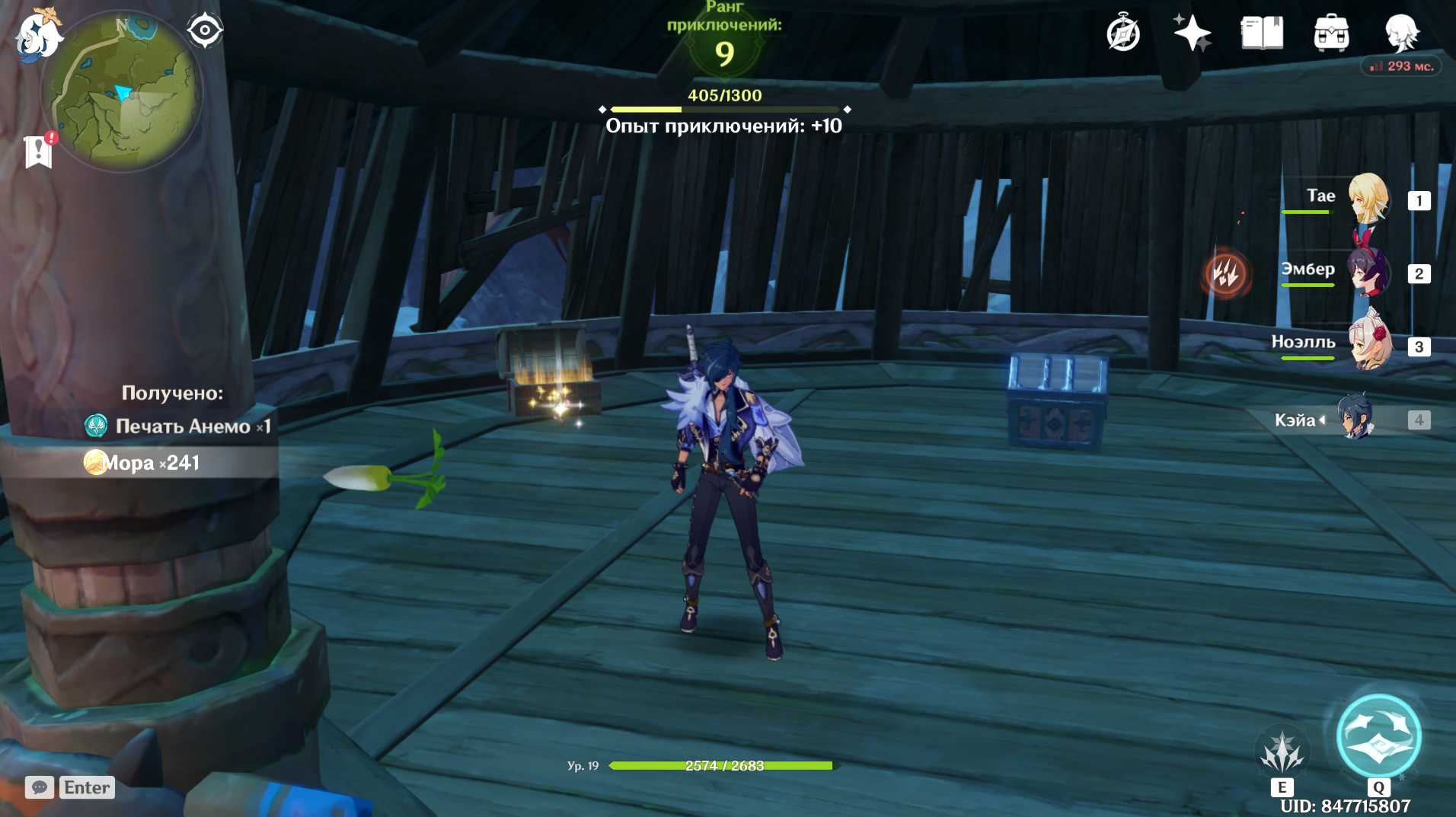1456x817 pixels.
Task: Switch to party member Эмбер
Action: click(x=1368, y=272)
